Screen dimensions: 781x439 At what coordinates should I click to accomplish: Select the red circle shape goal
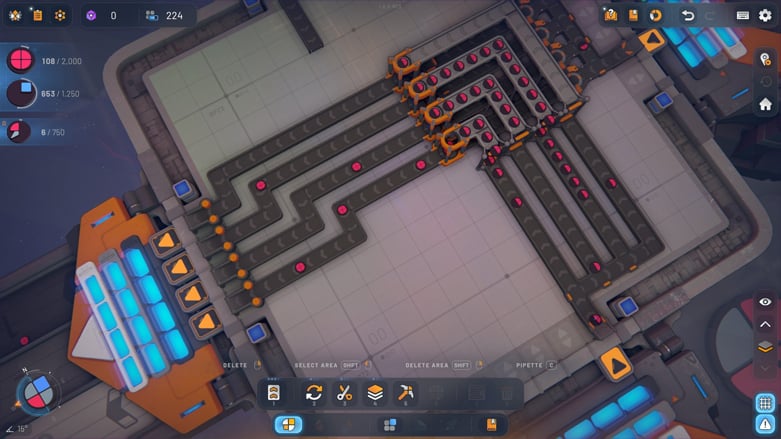click(20, 61)
